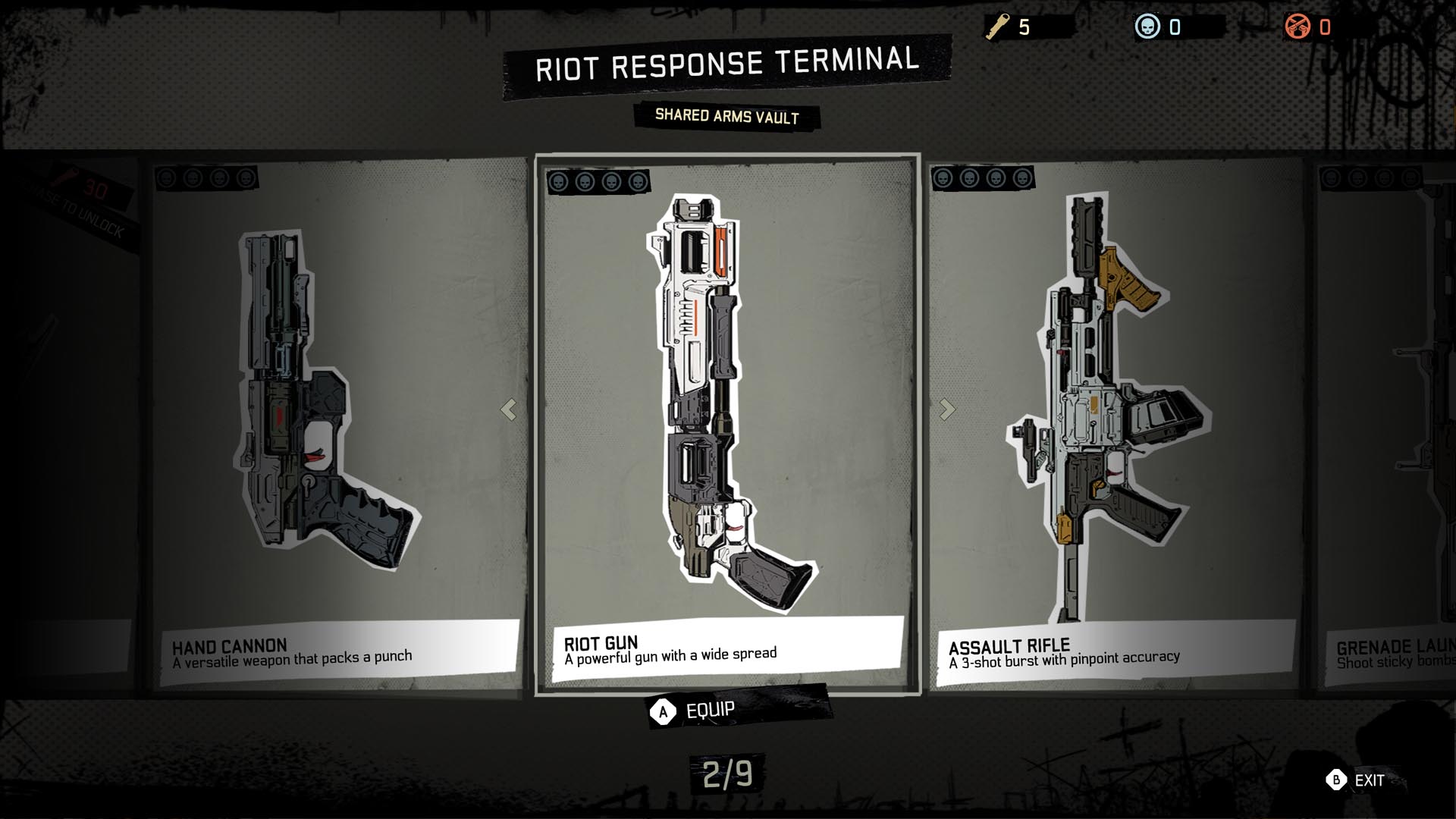This screenshot has width=1456, height=819.
Task: Click the right arrow to next weapon
Action: coord(947,409)
